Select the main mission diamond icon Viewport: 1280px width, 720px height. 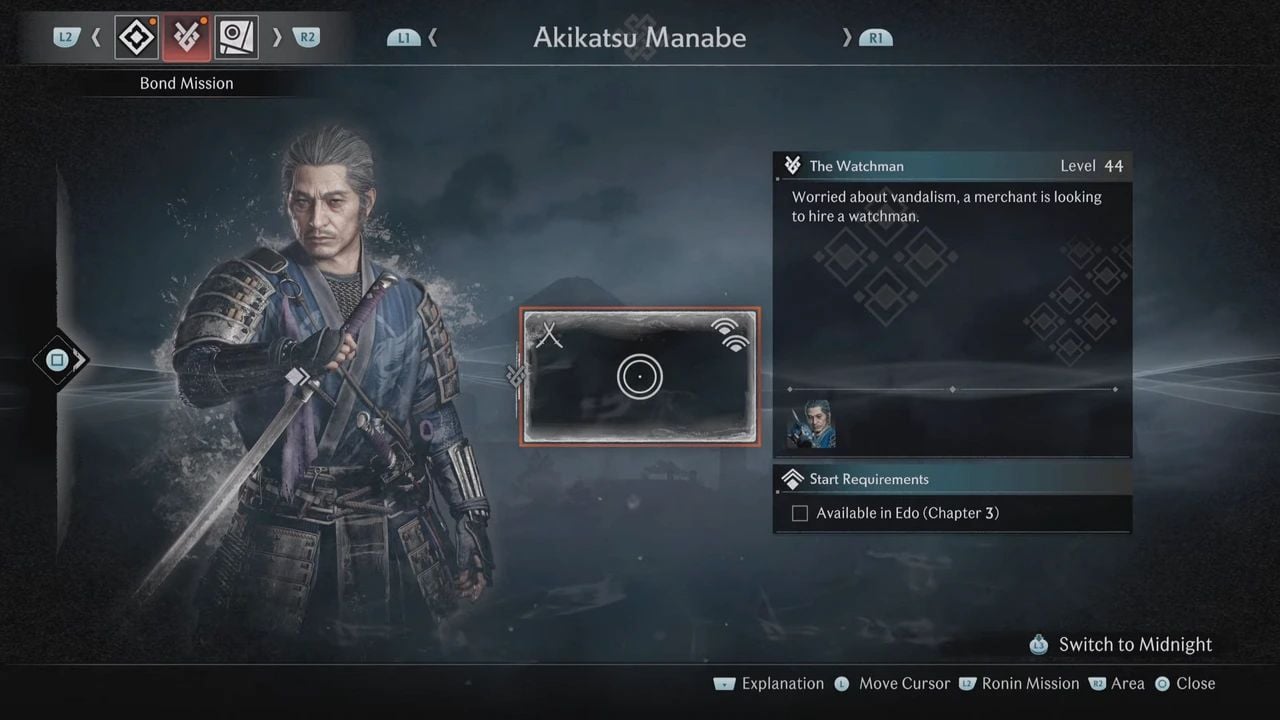[x=136, y=36]
